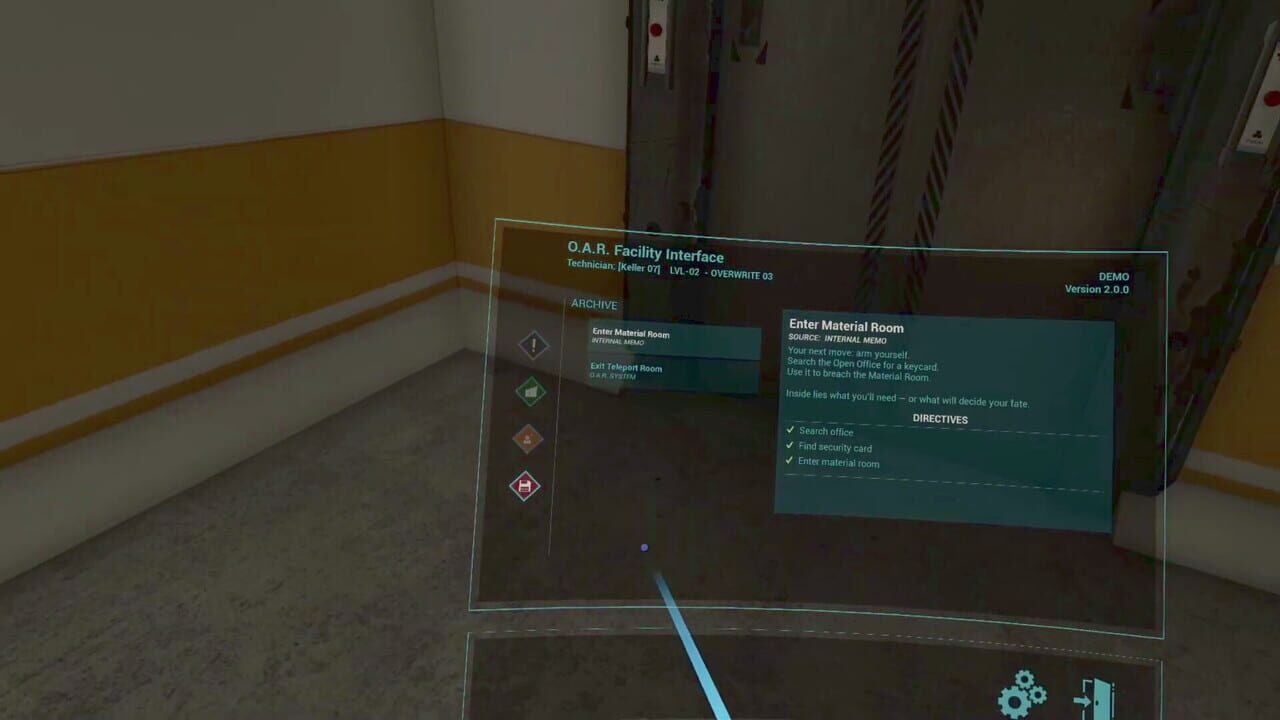The height and width of the screenshot is (720, 1280).
Task: Toggle the Search office directive checkmark
Action: pos(788,432)
